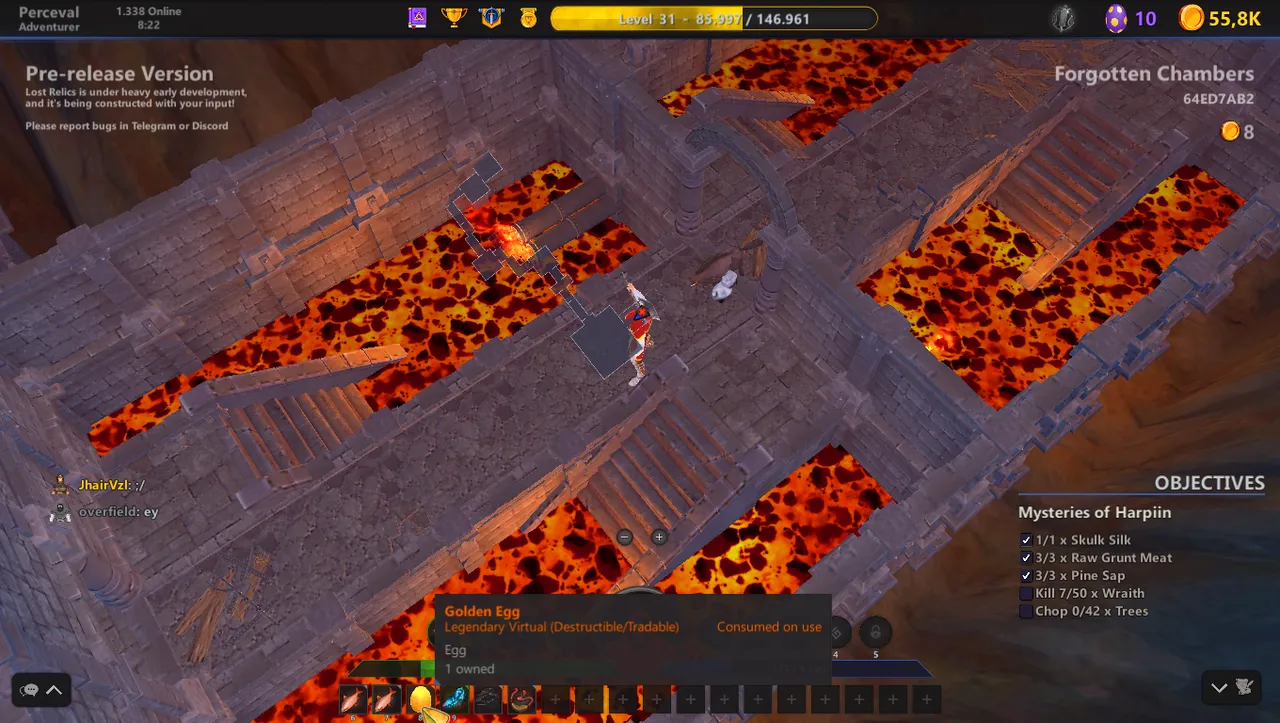1280x723 pixels.
Task: Open the purple spellbook icon
Action: (x=417, y=18)
